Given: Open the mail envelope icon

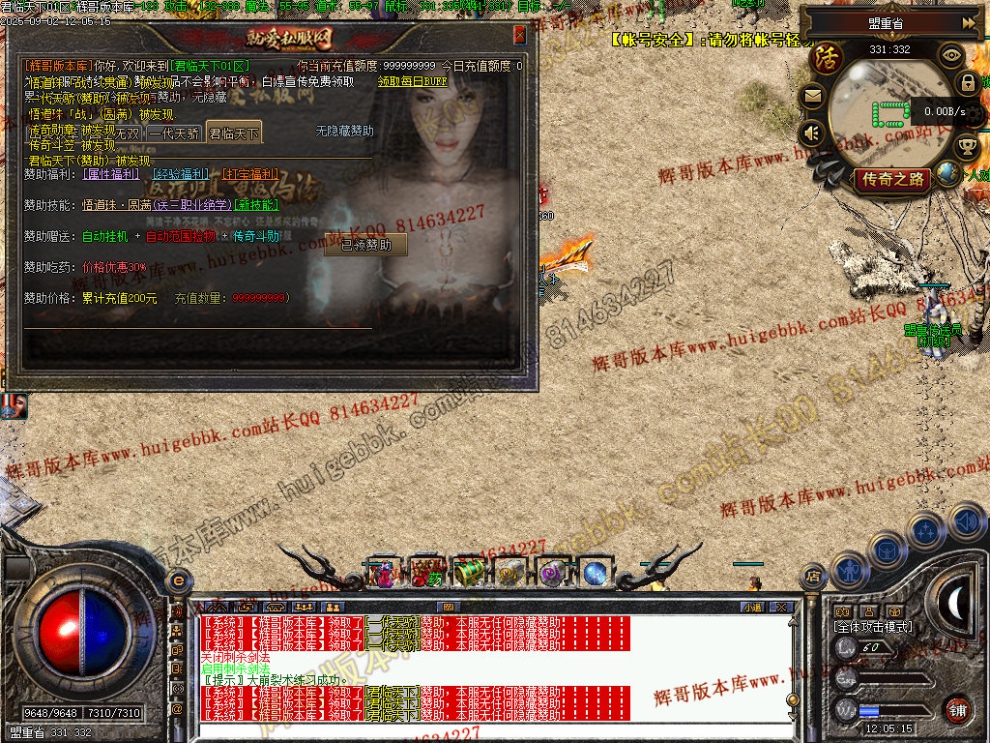Looking at the screenshot, I should pyautogui.click(x=812, y=97).
